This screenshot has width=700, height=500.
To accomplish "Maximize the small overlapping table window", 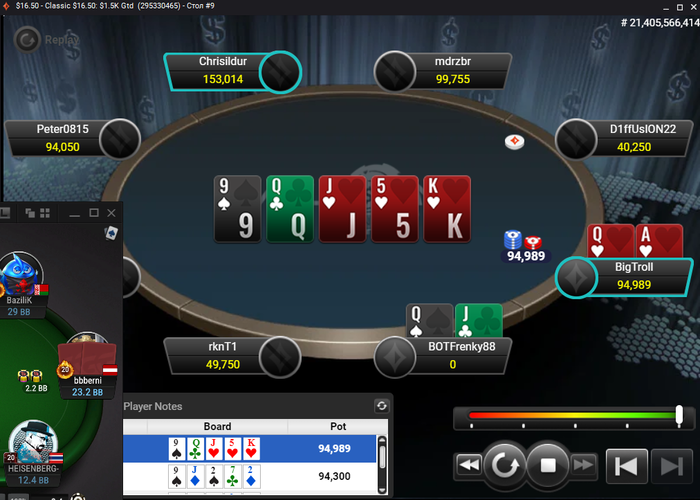I will (93, 213).
